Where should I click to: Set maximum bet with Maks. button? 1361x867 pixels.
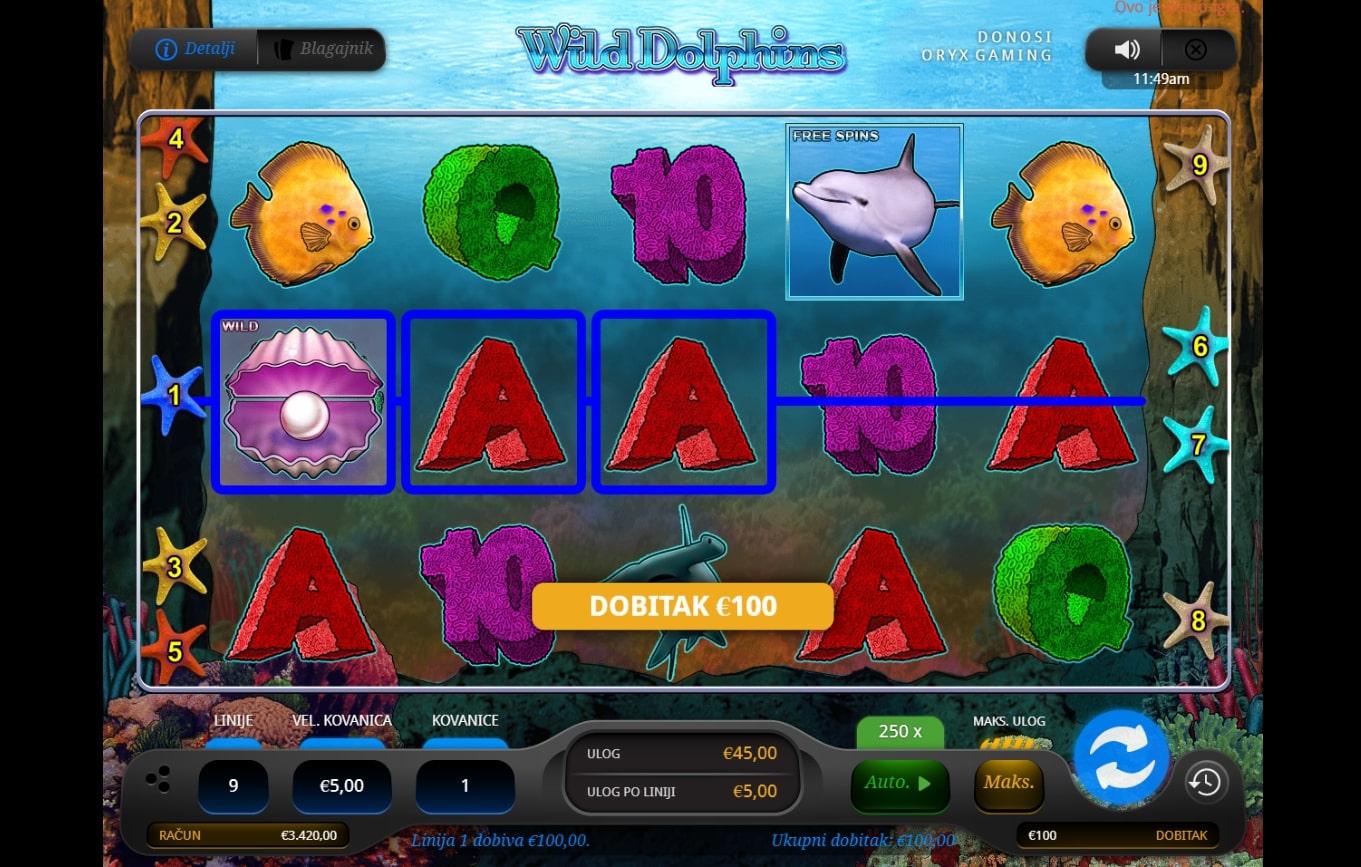[x=1008, y=783]
